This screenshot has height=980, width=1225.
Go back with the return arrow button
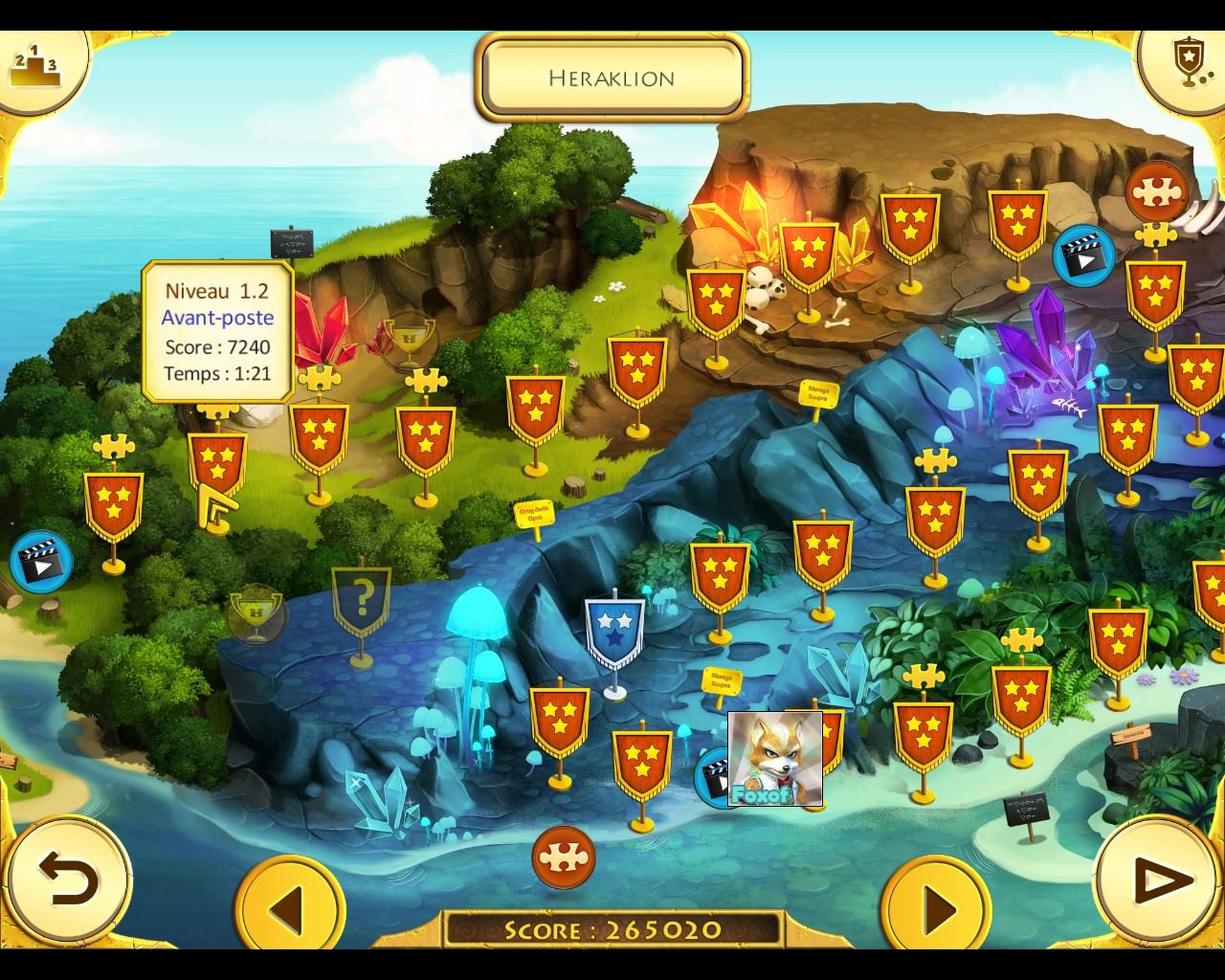pyautogui.click(x=68, y=880)
